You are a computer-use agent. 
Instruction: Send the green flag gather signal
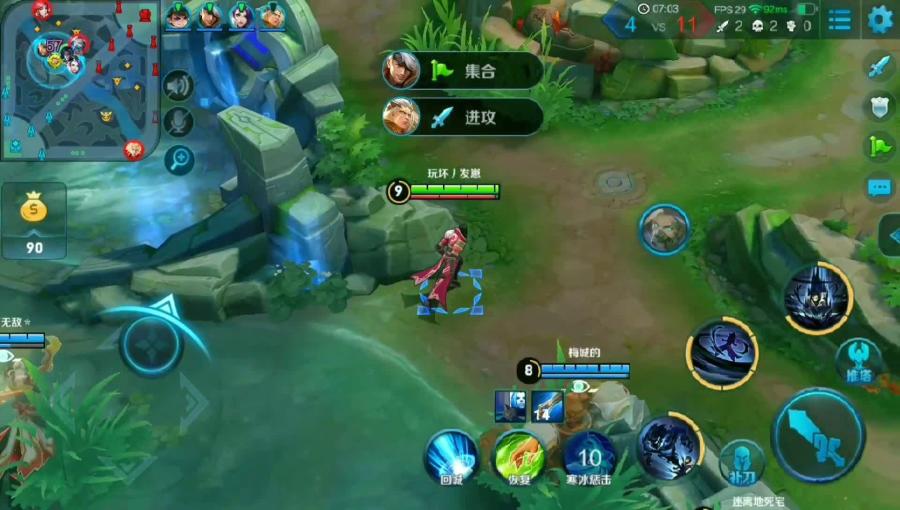(879, 146)
